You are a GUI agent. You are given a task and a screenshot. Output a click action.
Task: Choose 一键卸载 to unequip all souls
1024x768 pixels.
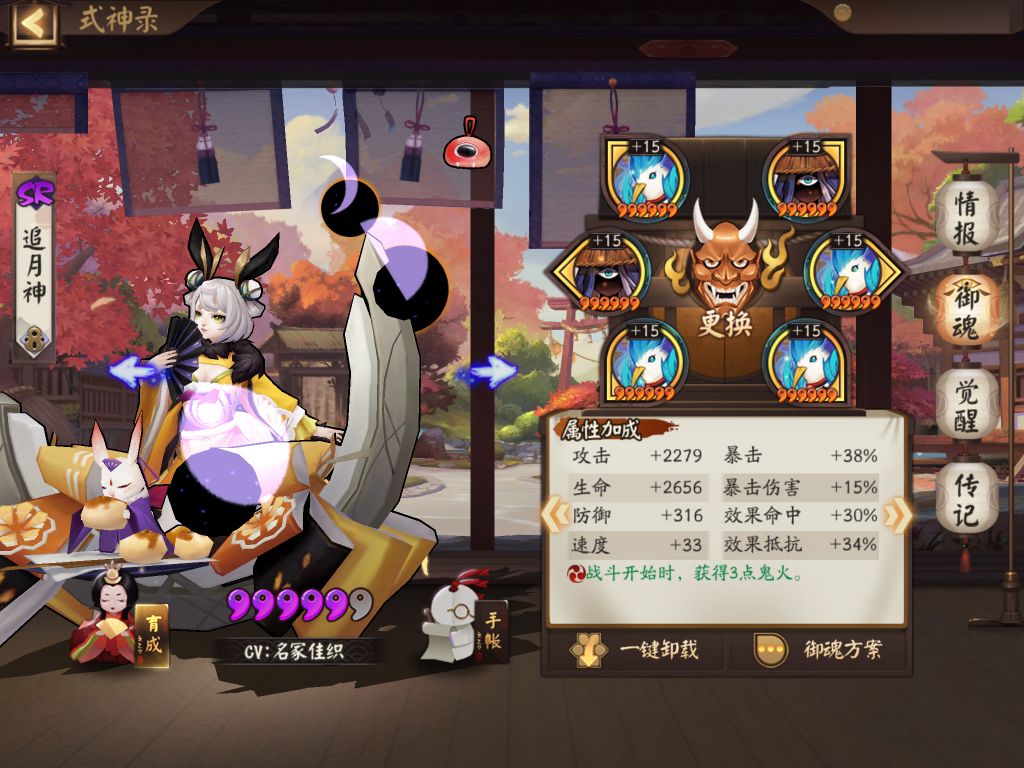coord(634,650)
